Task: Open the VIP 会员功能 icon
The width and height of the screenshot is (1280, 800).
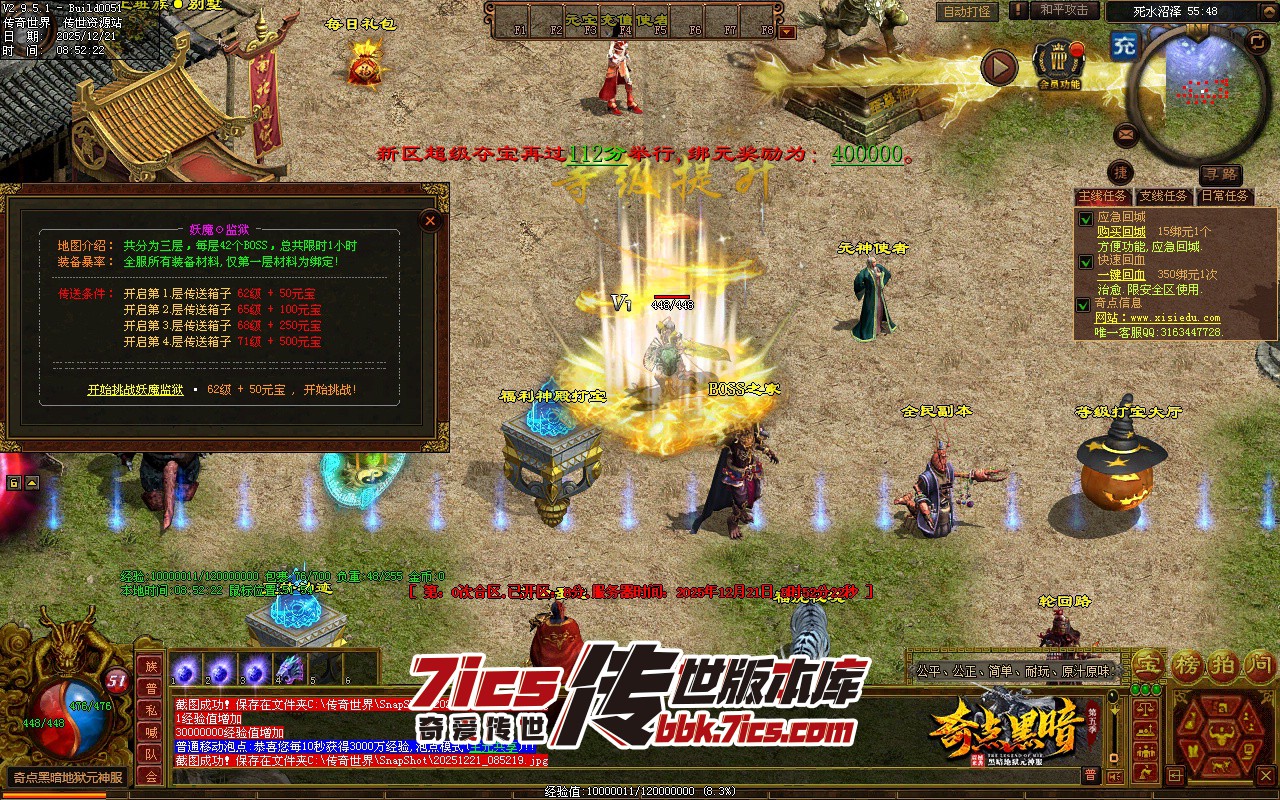Action: [x=1059, y=64]
